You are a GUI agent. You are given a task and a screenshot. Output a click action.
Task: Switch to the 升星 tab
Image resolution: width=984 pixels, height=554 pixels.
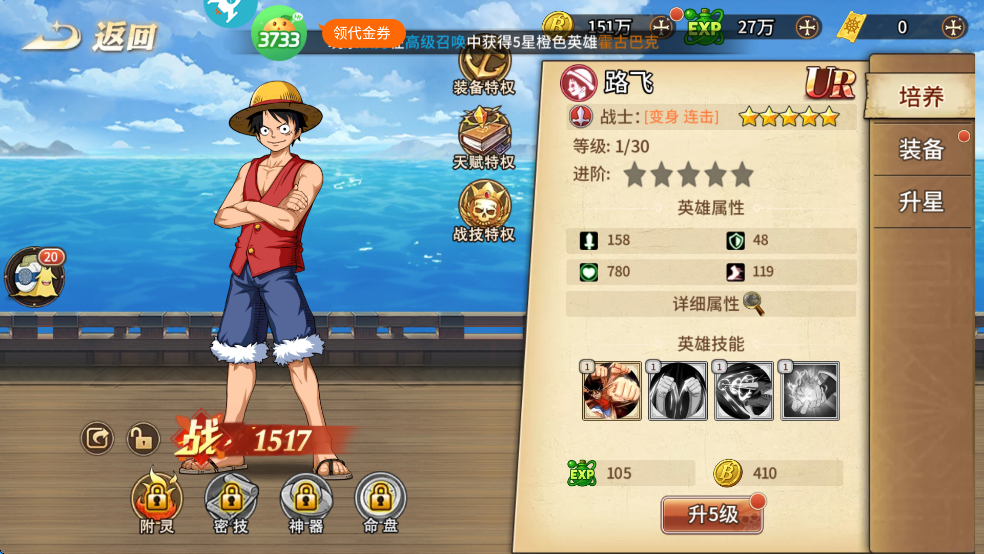[x=921, y=202]
